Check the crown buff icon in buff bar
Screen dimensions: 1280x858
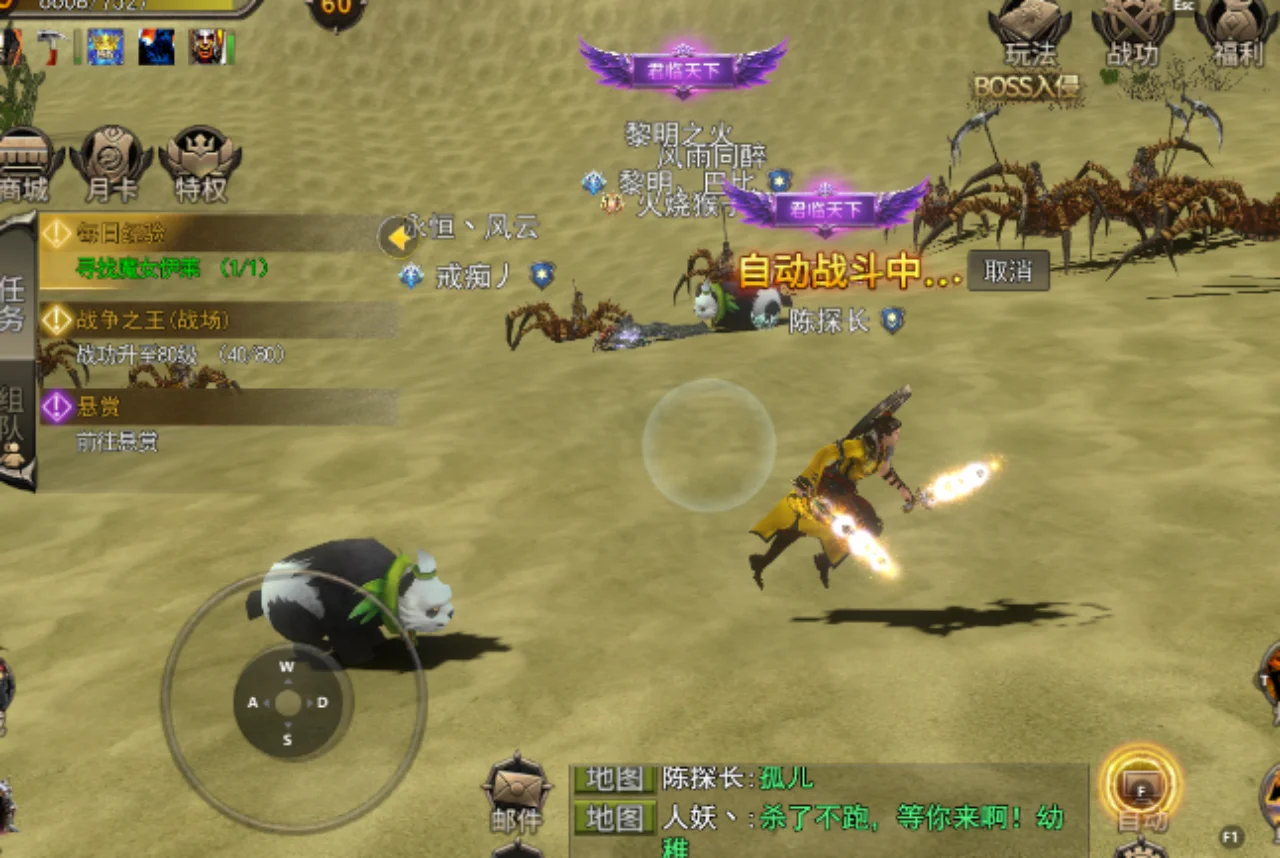(x=106, y=47)
